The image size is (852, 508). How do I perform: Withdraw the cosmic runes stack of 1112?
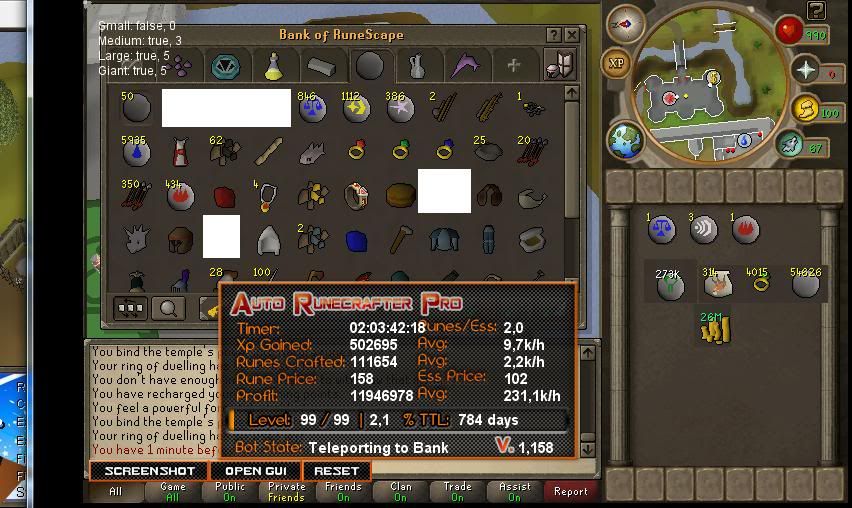point(355,108)
